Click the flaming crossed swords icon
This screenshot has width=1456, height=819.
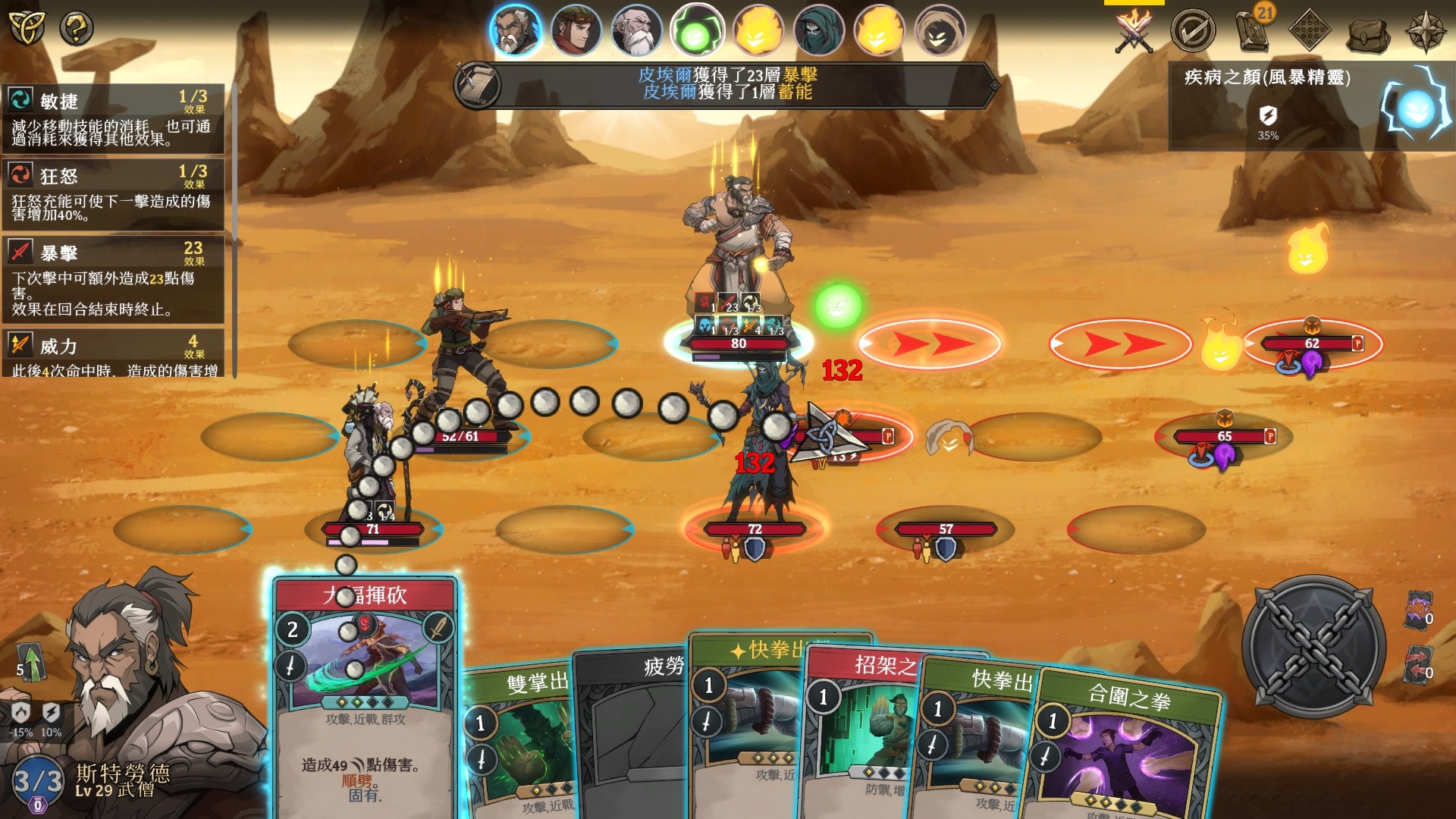(1134, 30)
